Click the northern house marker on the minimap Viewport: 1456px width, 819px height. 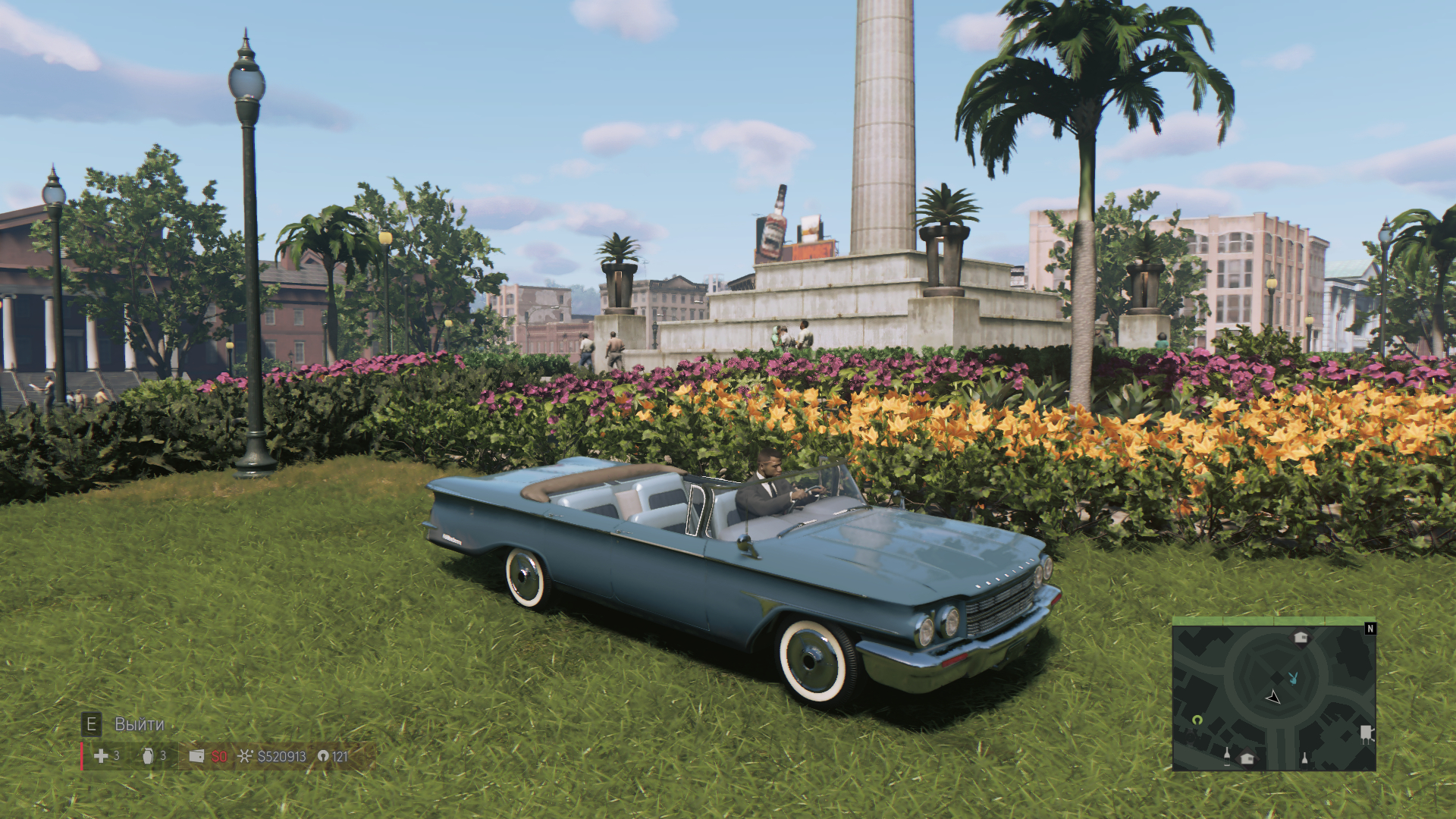pos(1301,639)
